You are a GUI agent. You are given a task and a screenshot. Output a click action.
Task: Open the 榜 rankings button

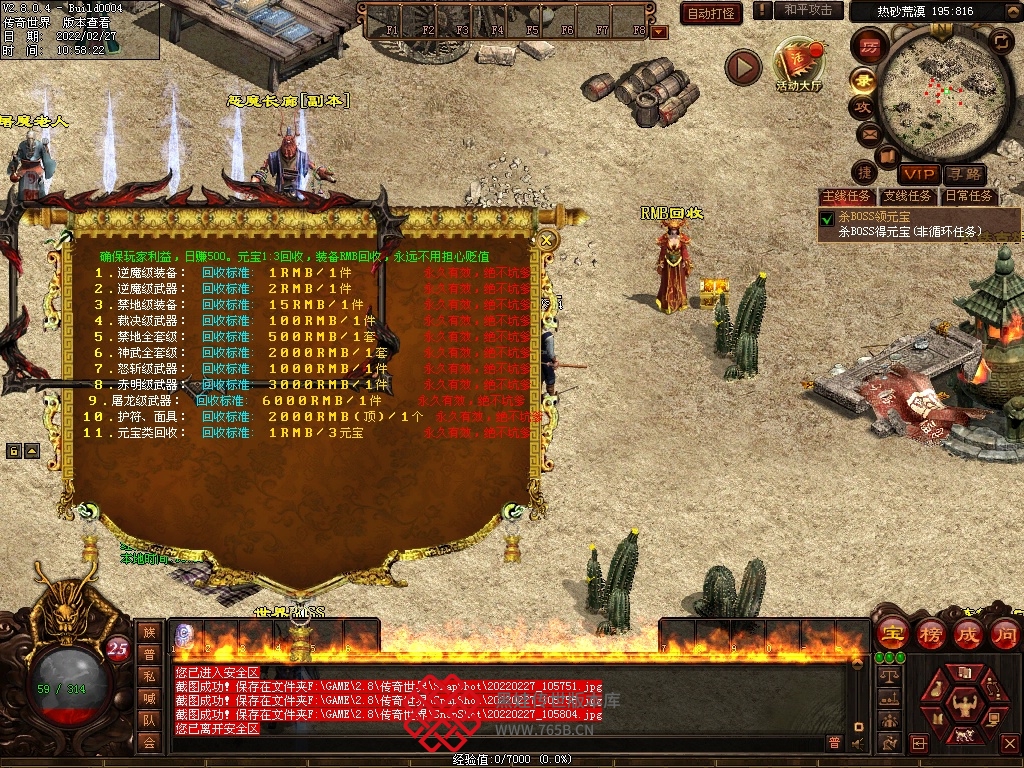click(x=930, y=634)
